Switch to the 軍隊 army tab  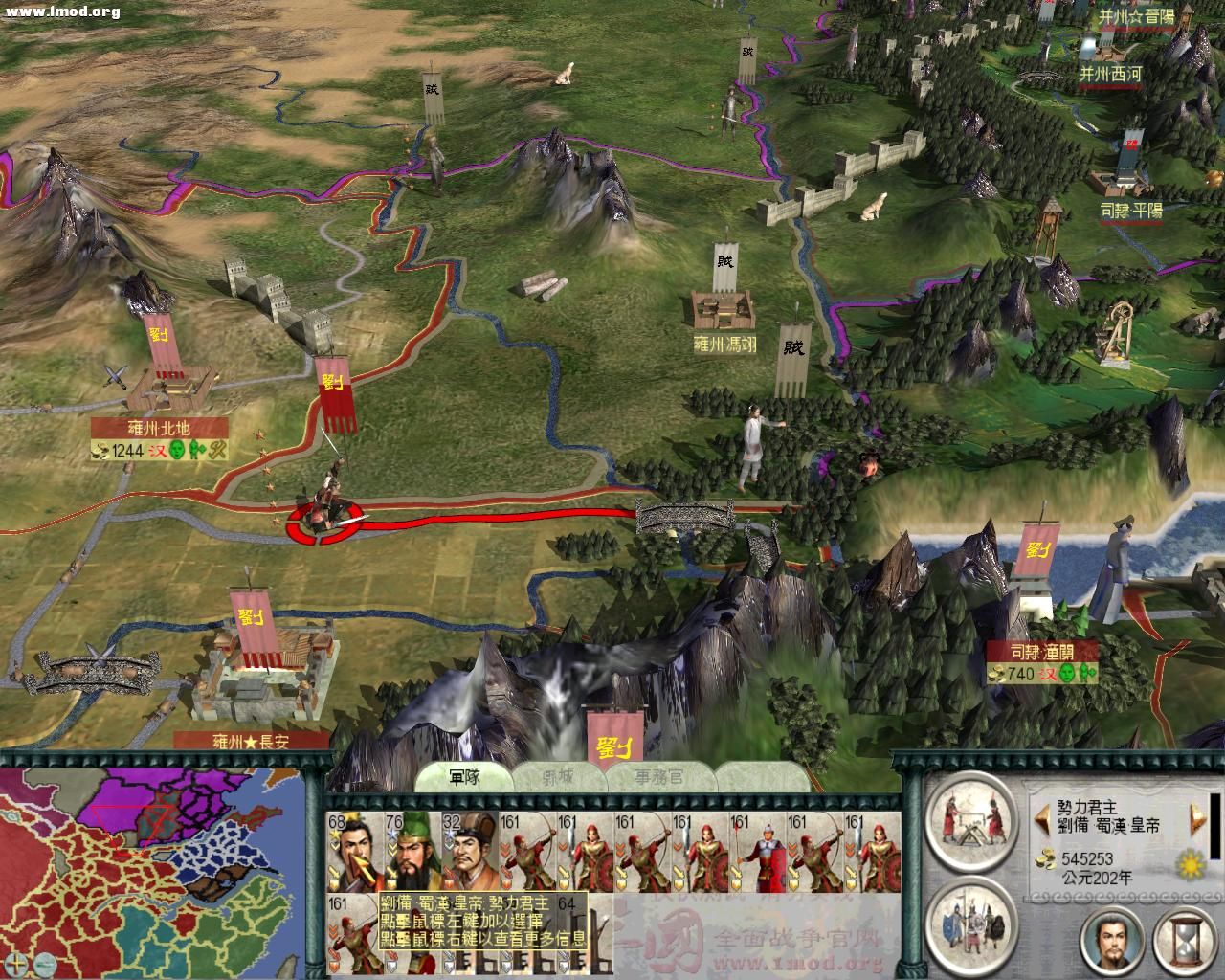tap(464, 777)
